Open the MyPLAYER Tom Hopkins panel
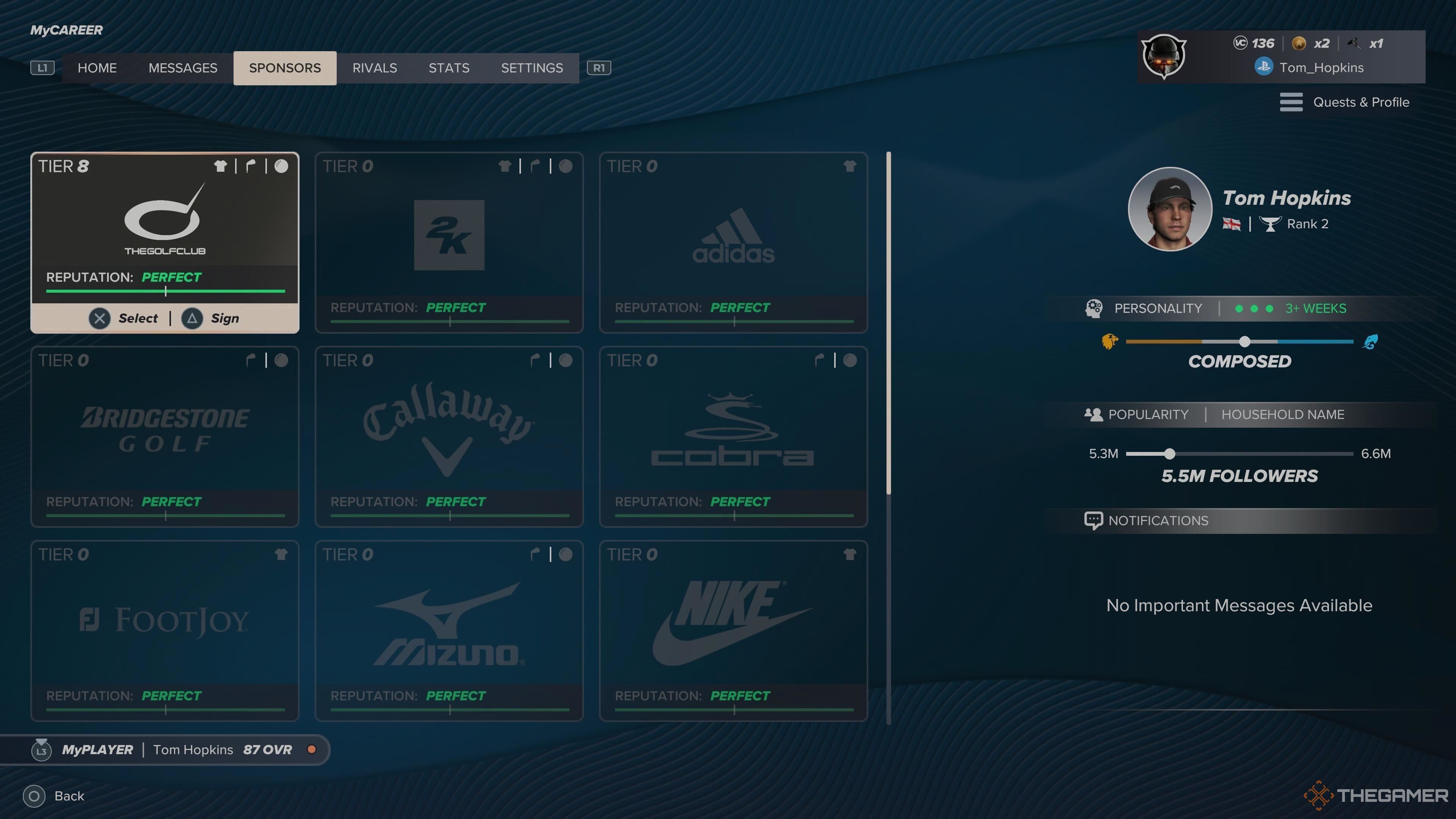This screenshot has height=819, width=1456. (164, 750)
